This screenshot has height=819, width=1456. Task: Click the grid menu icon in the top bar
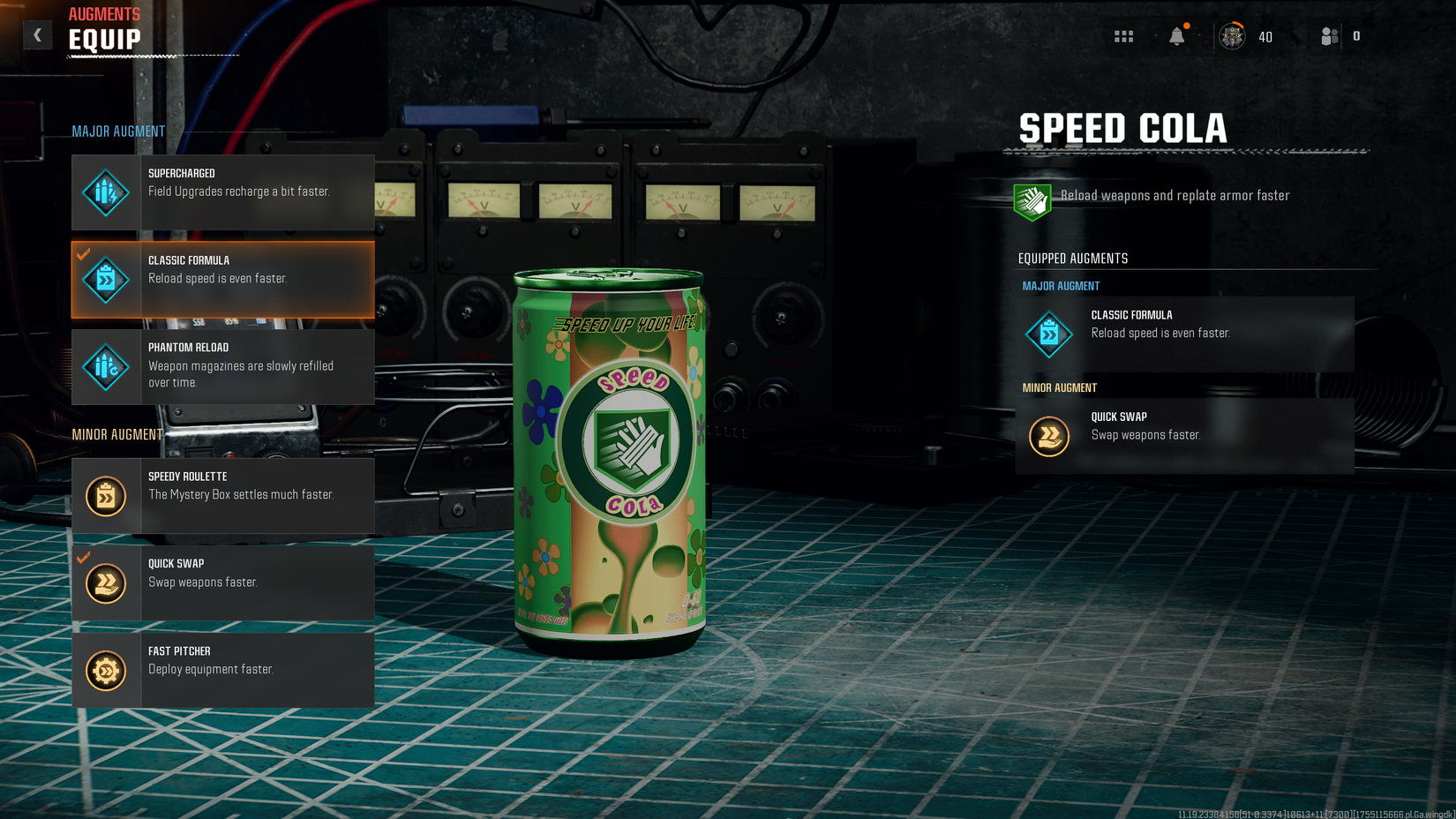click(x=1122, y=36)
